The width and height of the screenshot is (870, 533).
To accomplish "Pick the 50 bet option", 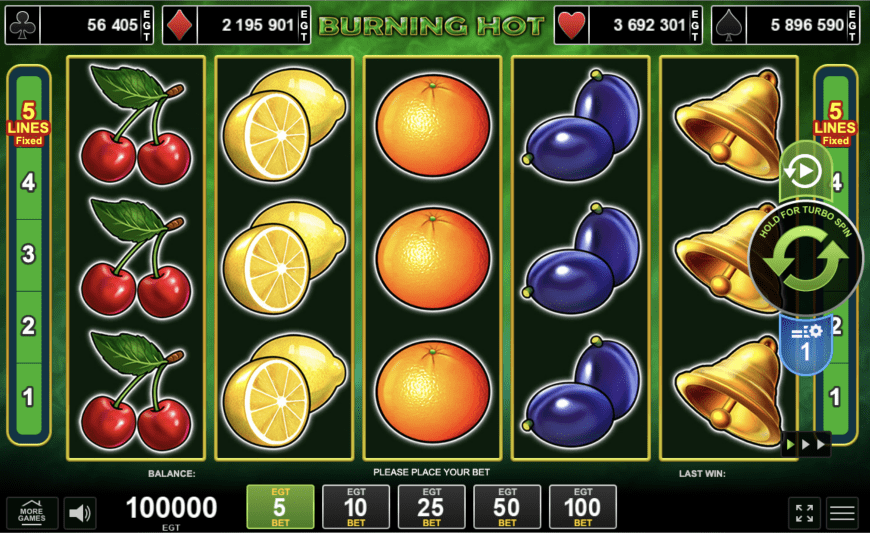I will point(507,507).
